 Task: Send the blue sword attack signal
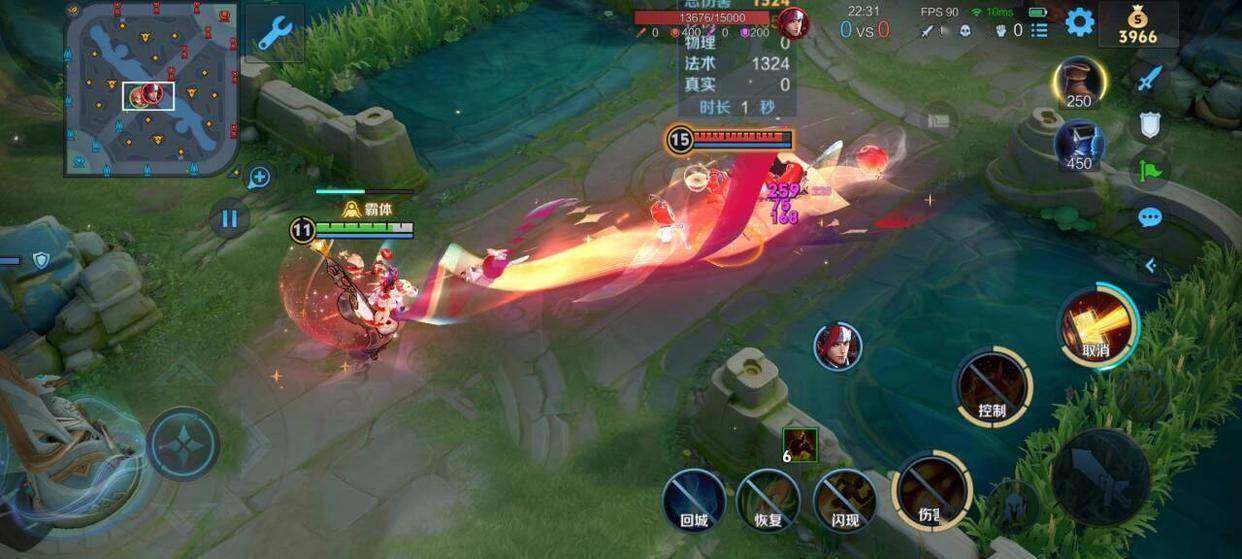1150,79
